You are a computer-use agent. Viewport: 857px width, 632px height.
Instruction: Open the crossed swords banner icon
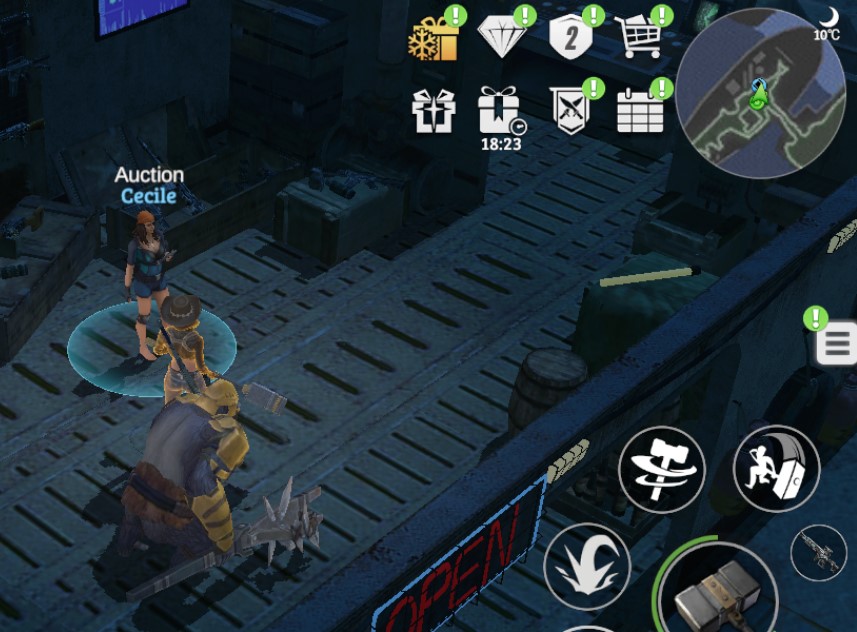click(x=570, y=110)
